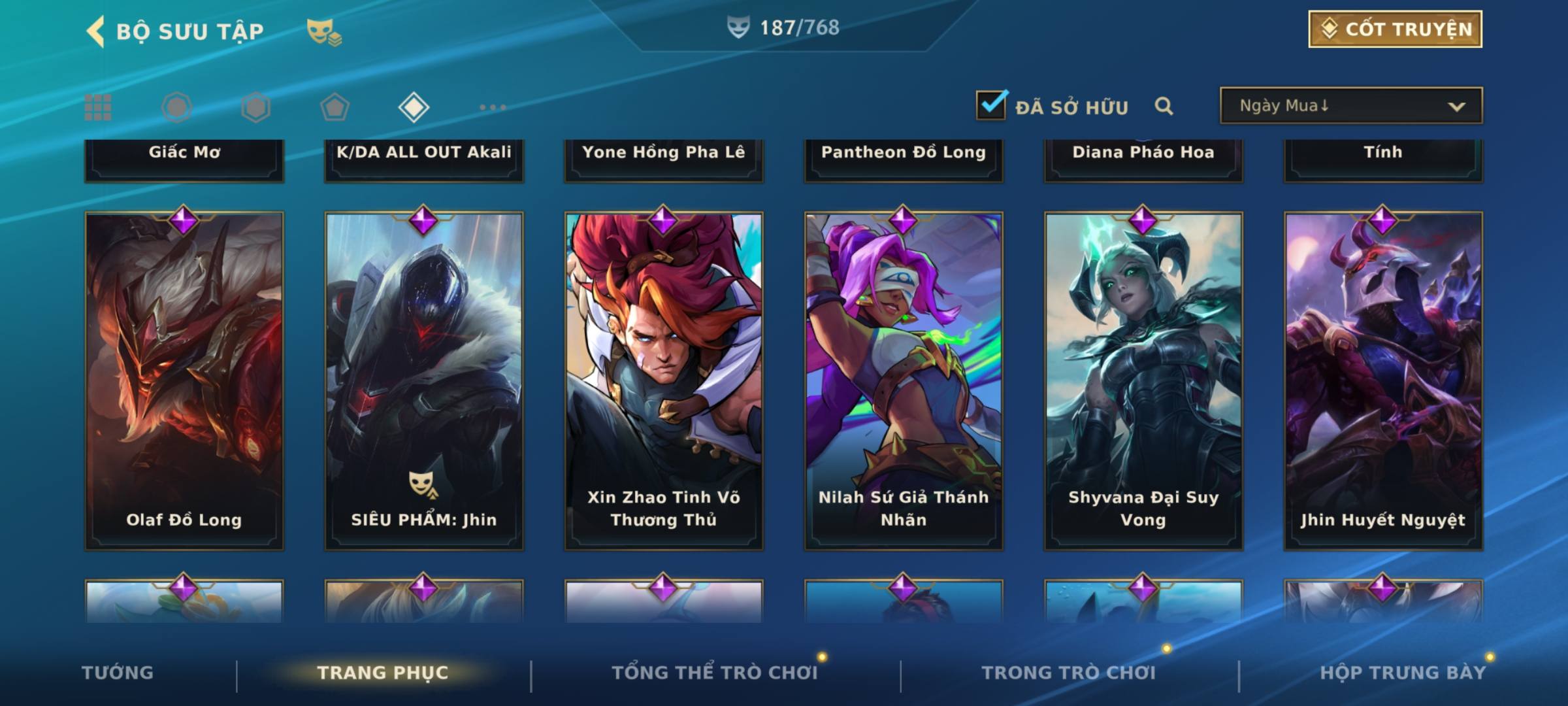This screenshot has height=706, width=1568.
Task: Select Shyvana Đại Suy Vong skin card
Action: point(1143,380)
